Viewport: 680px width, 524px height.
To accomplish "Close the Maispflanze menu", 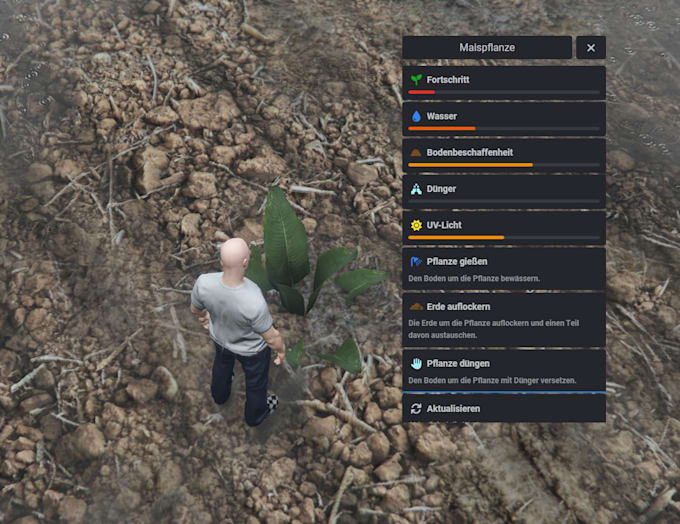I will pyautogui.click(x=591, y=48).
